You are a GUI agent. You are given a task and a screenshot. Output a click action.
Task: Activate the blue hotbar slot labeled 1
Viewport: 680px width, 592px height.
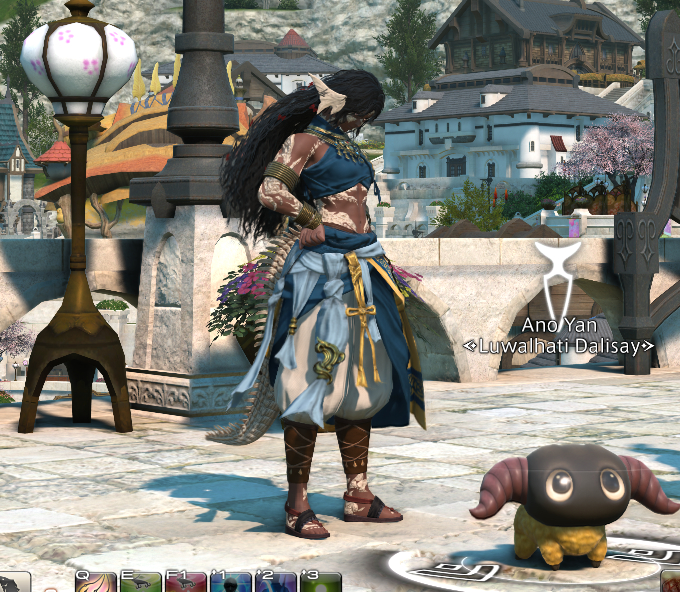coord(231,582)
